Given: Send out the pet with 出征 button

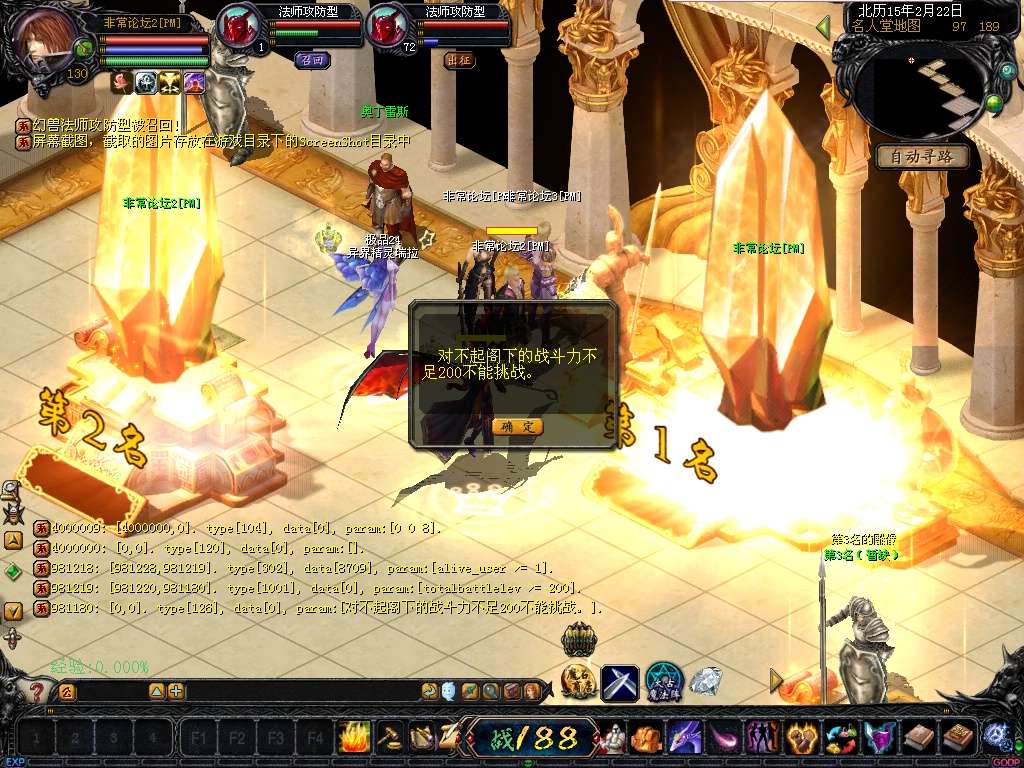Looking at the screenshot, I should (x=459, y=59).
